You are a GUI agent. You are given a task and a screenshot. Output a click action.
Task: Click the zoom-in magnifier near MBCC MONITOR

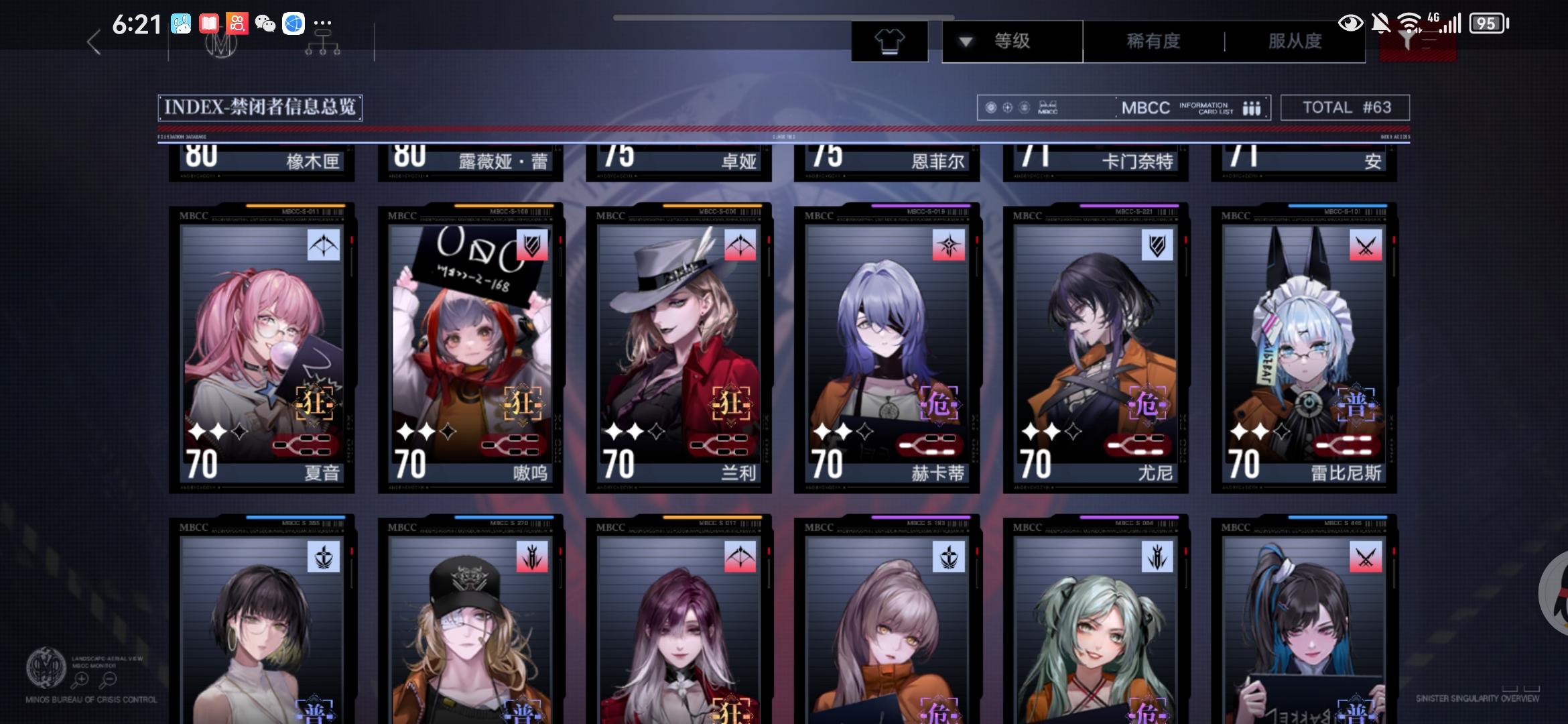coord(82,678)
